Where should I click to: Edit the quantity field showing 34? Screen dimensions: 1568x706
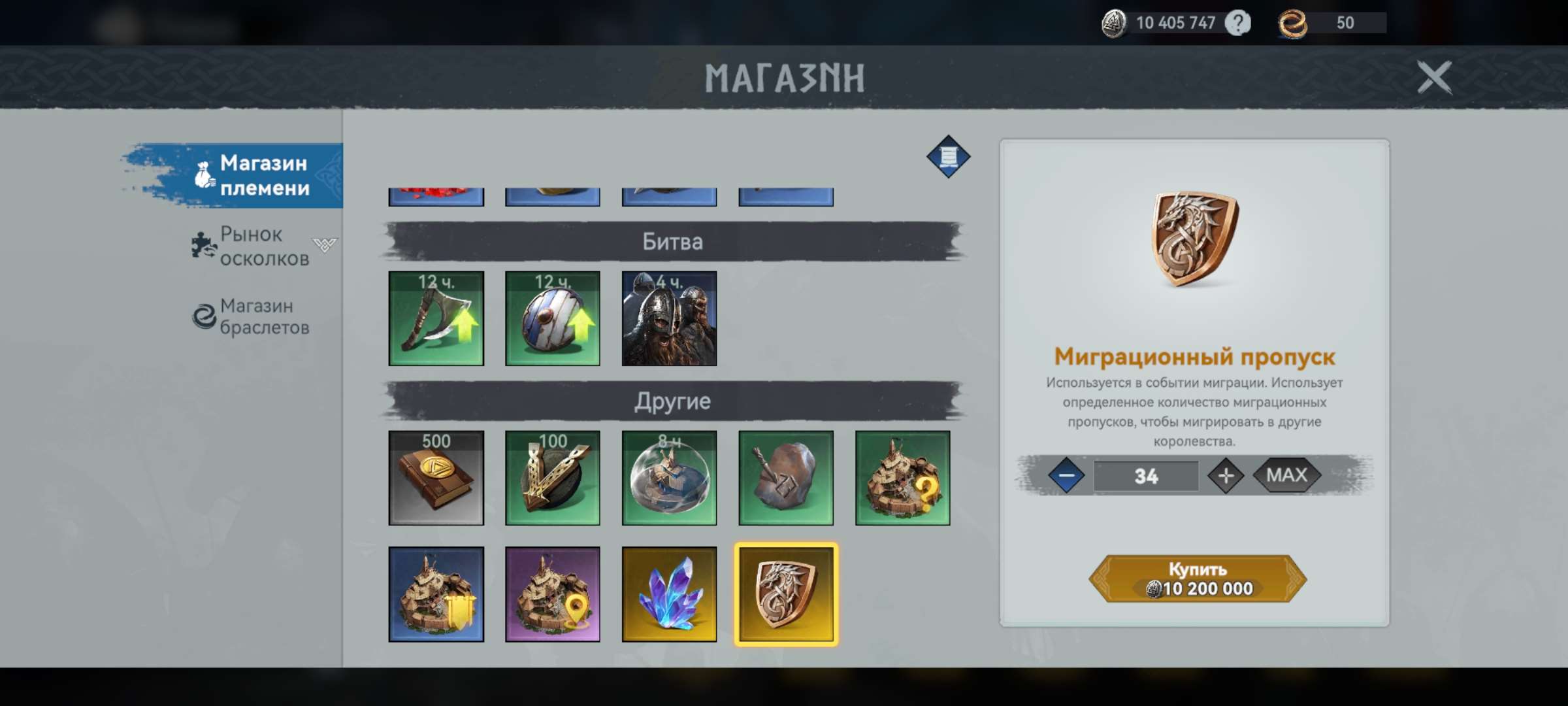click(x=1146, y=476)
